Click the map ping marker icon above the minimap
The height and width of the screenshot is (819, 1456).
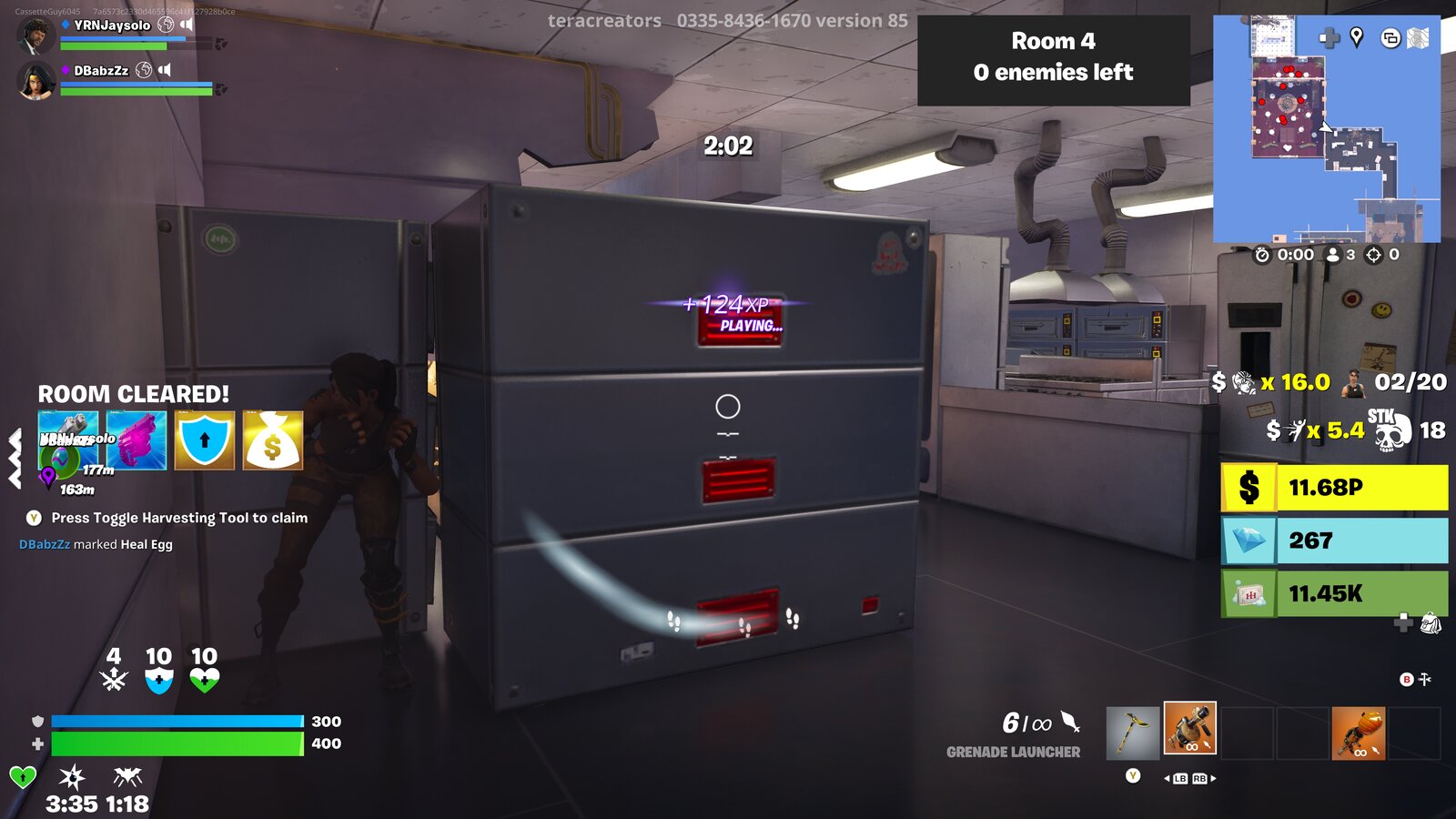coord(1357,38)
